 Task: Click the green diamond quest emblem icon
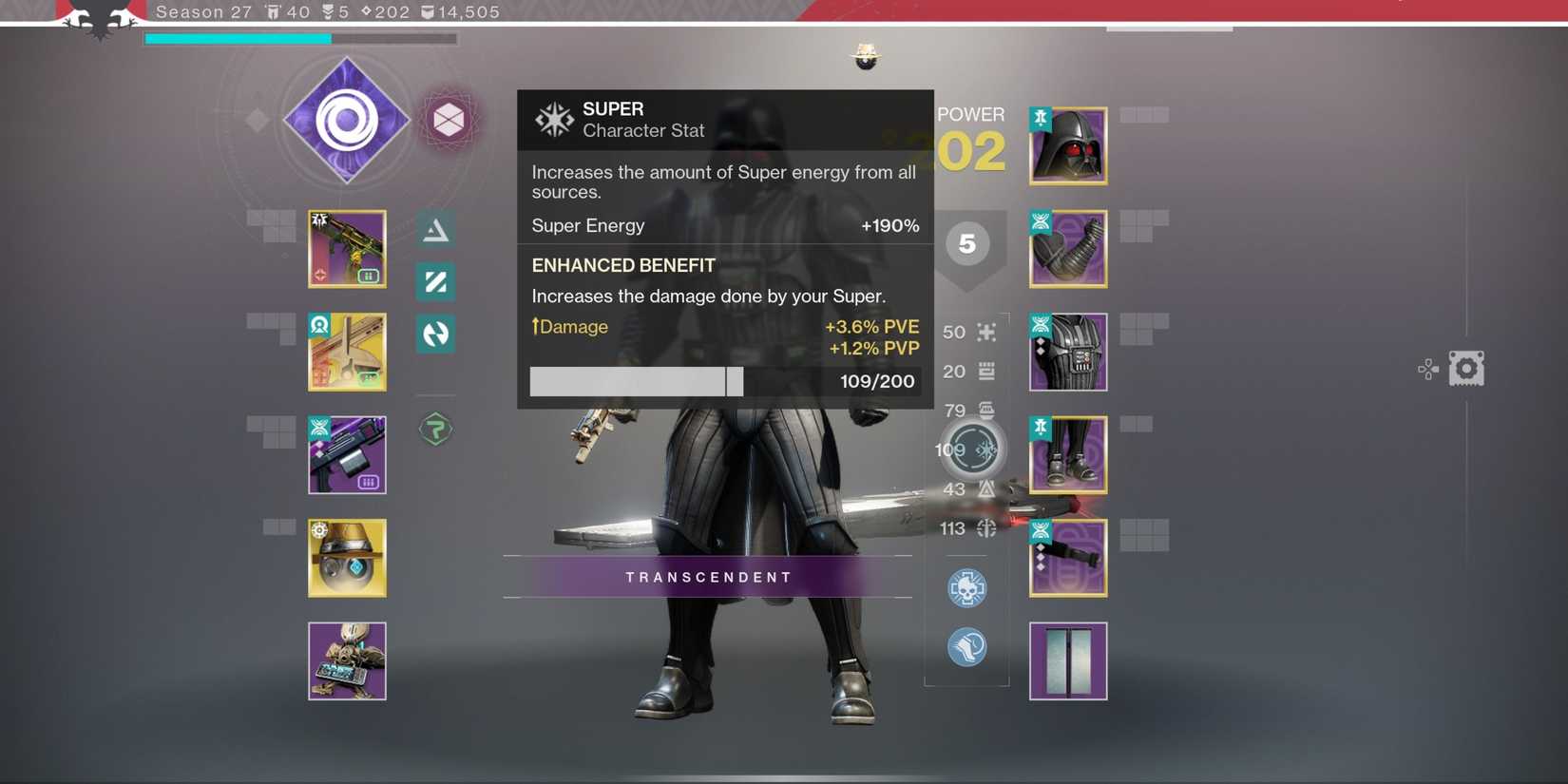click(434, 430)
